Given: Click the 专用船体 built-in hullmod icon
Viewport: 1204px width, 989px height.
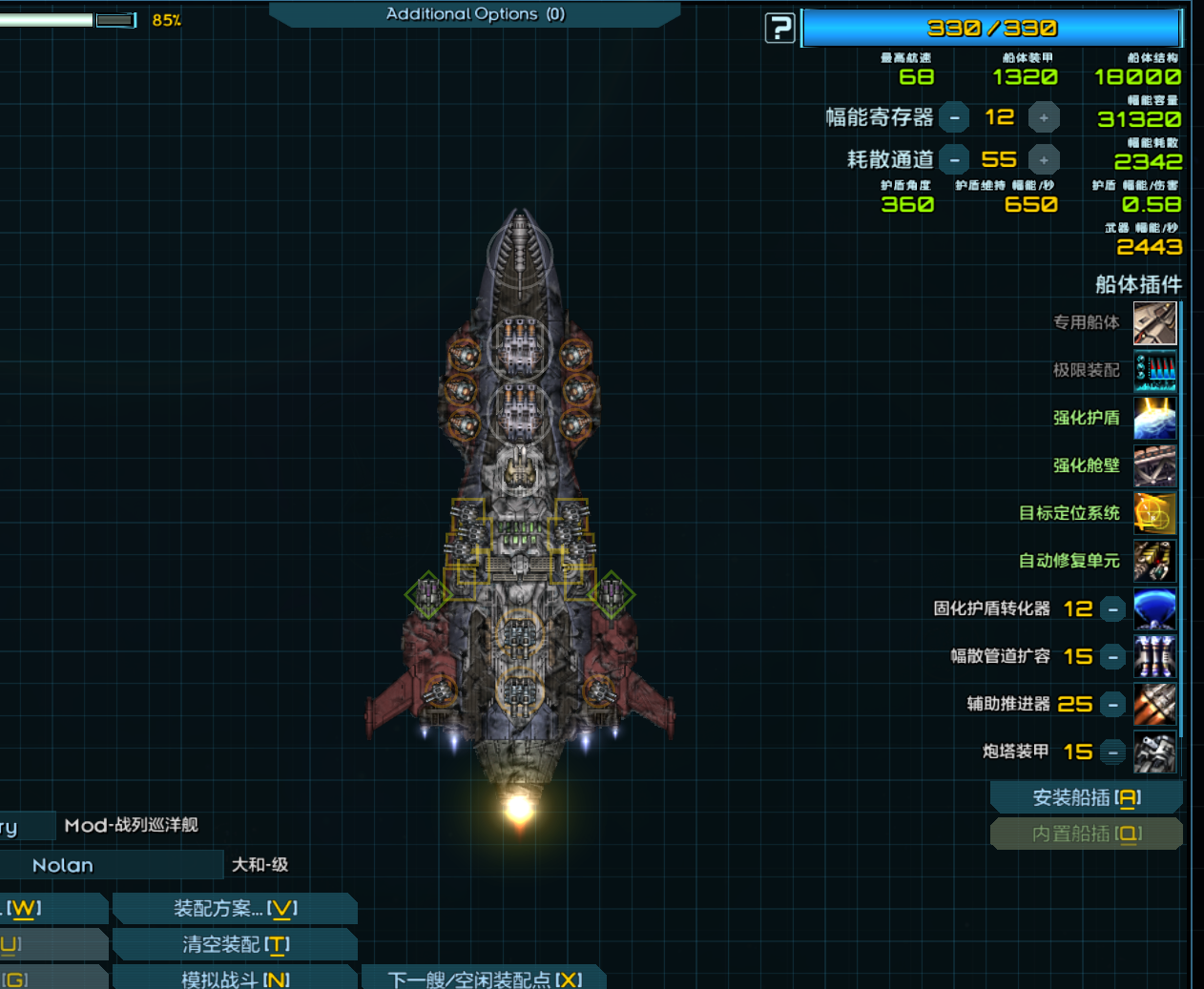Looking at the screenshot, I should 1154,323.
